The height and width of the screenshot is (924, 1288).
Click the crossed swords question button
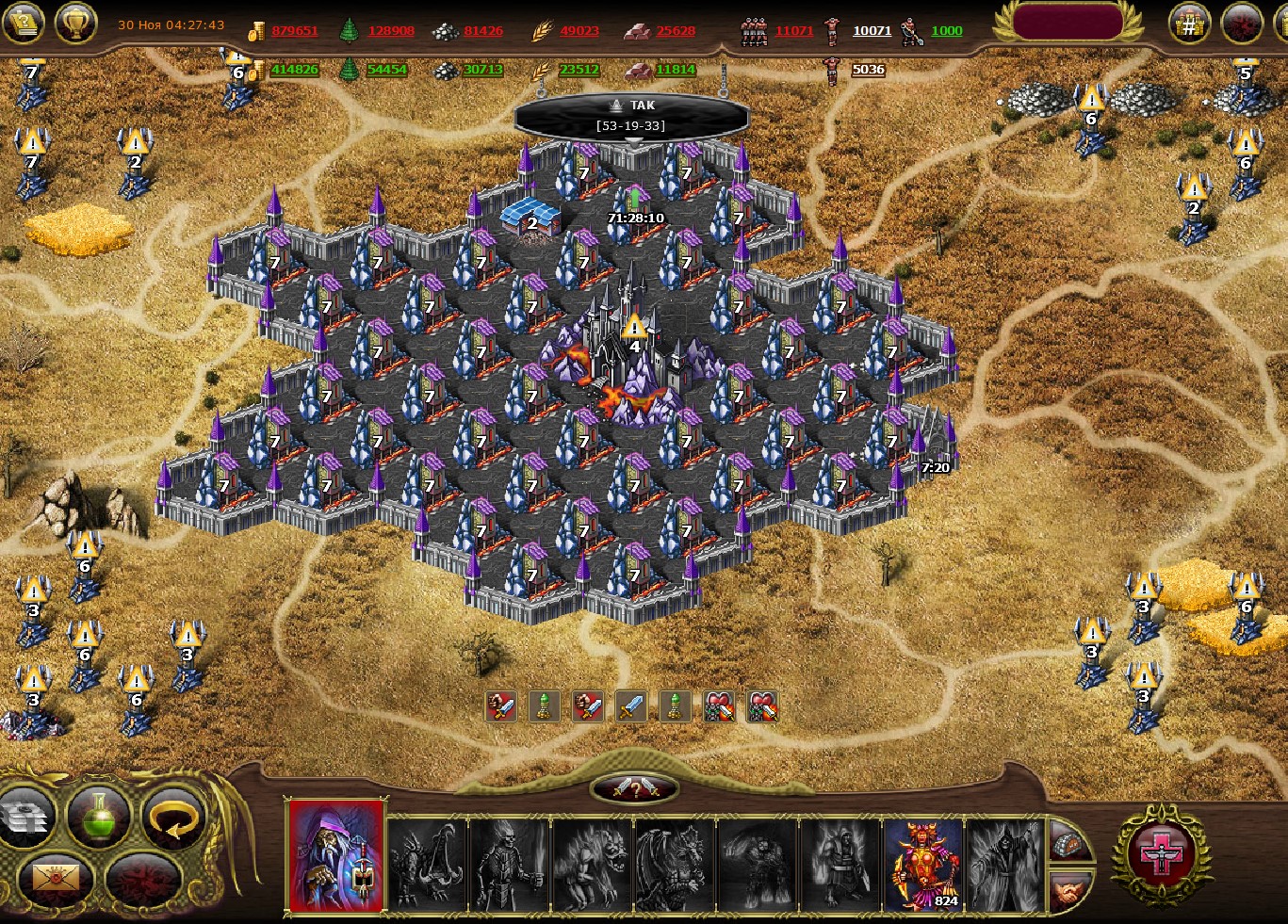tap(634, 789)
